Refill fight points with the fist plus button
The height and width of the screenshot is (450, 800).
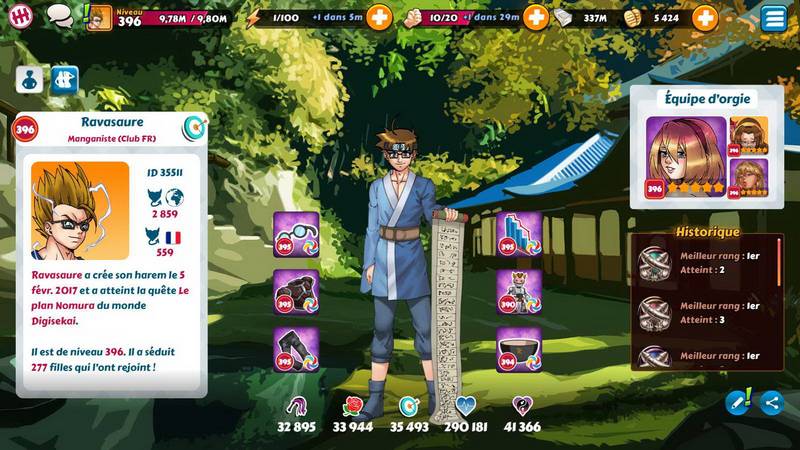pos(536,17)
